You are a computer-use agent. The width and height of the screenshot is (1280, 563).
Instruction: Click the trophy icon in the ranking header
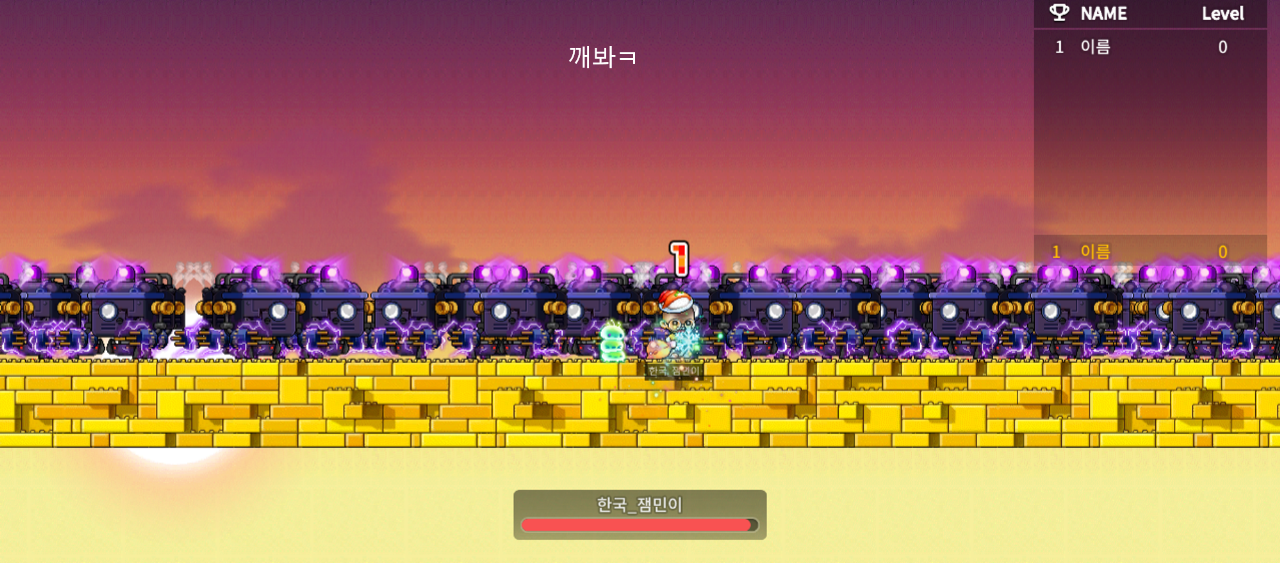(x=1059, y=13)
